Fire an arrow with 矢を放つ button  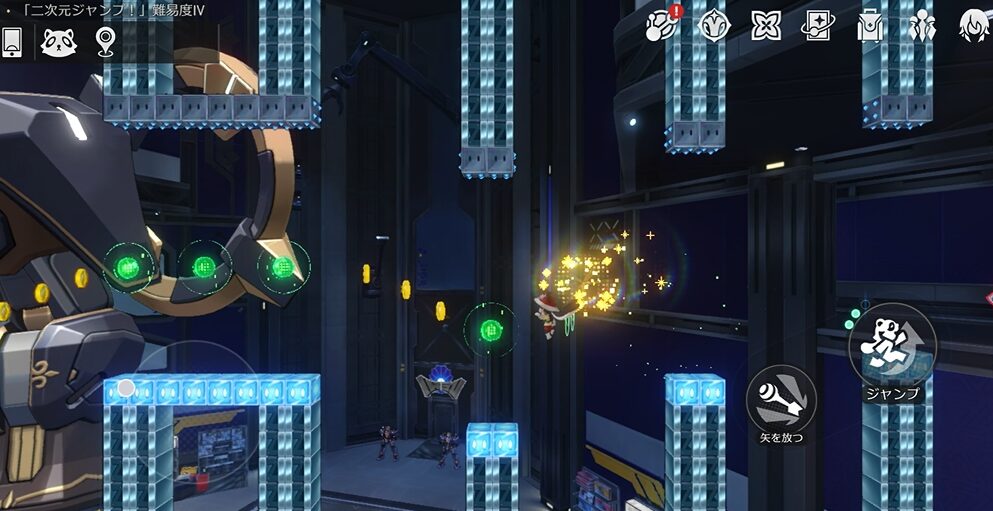pyautogui.click(x=781, y=398)
